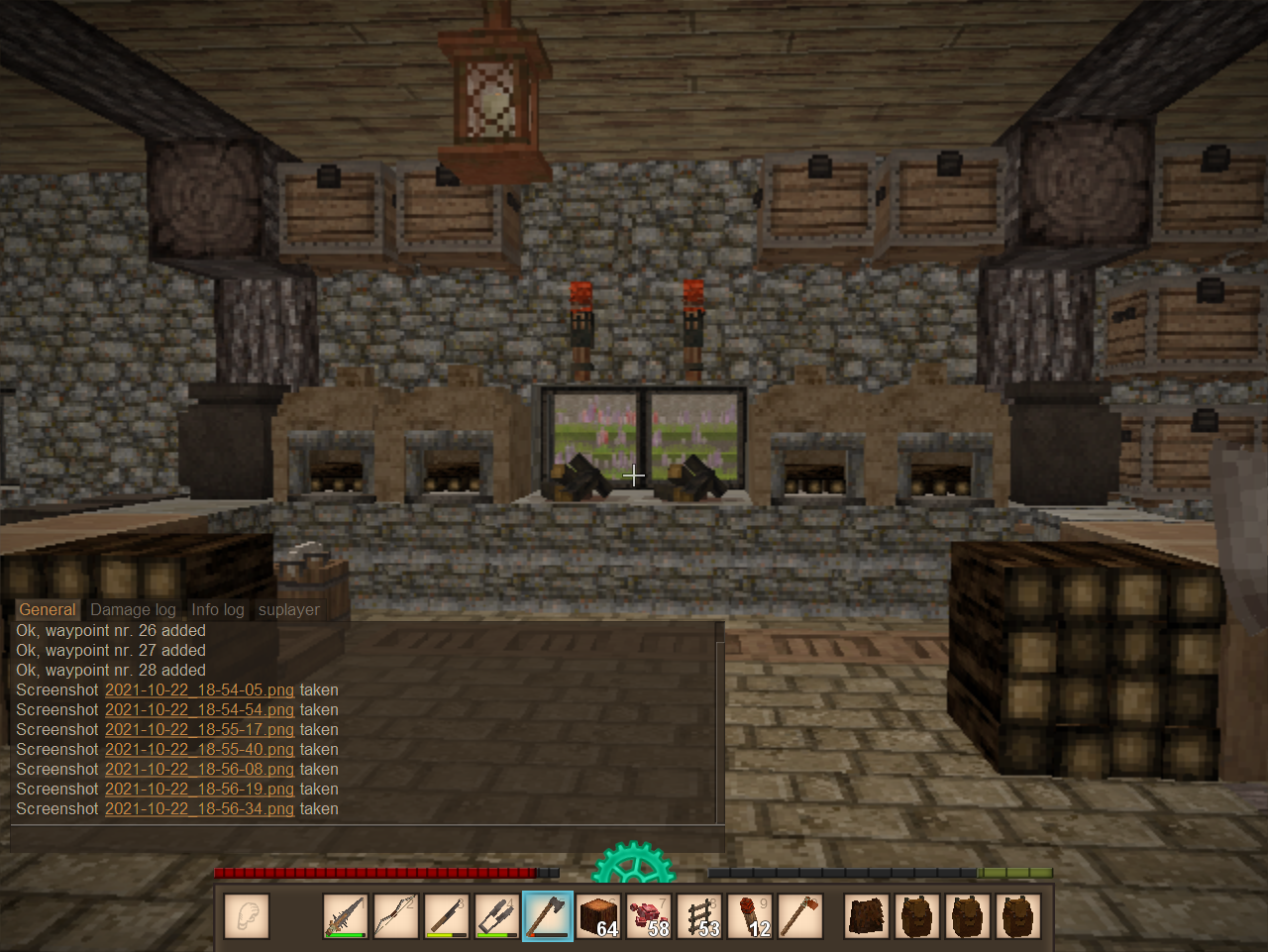
Task: Choose the red meat stack of 58
Action: pos(649,915)
